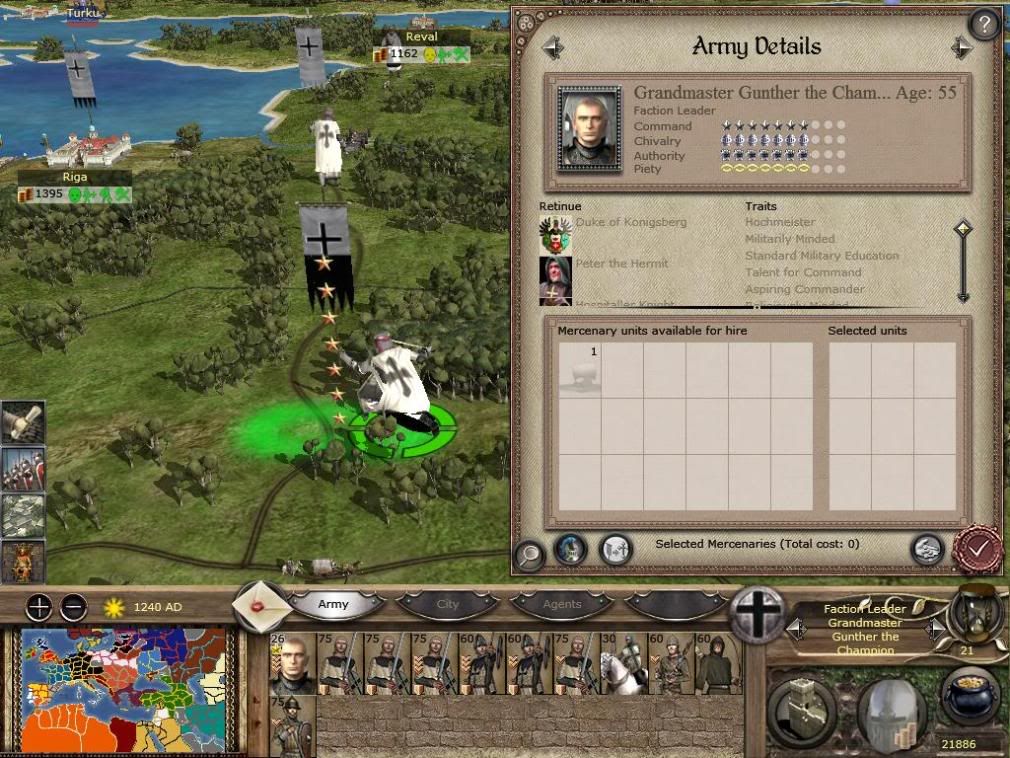
Task: Click the traits list scrollbar
Action: click(962, 261)
